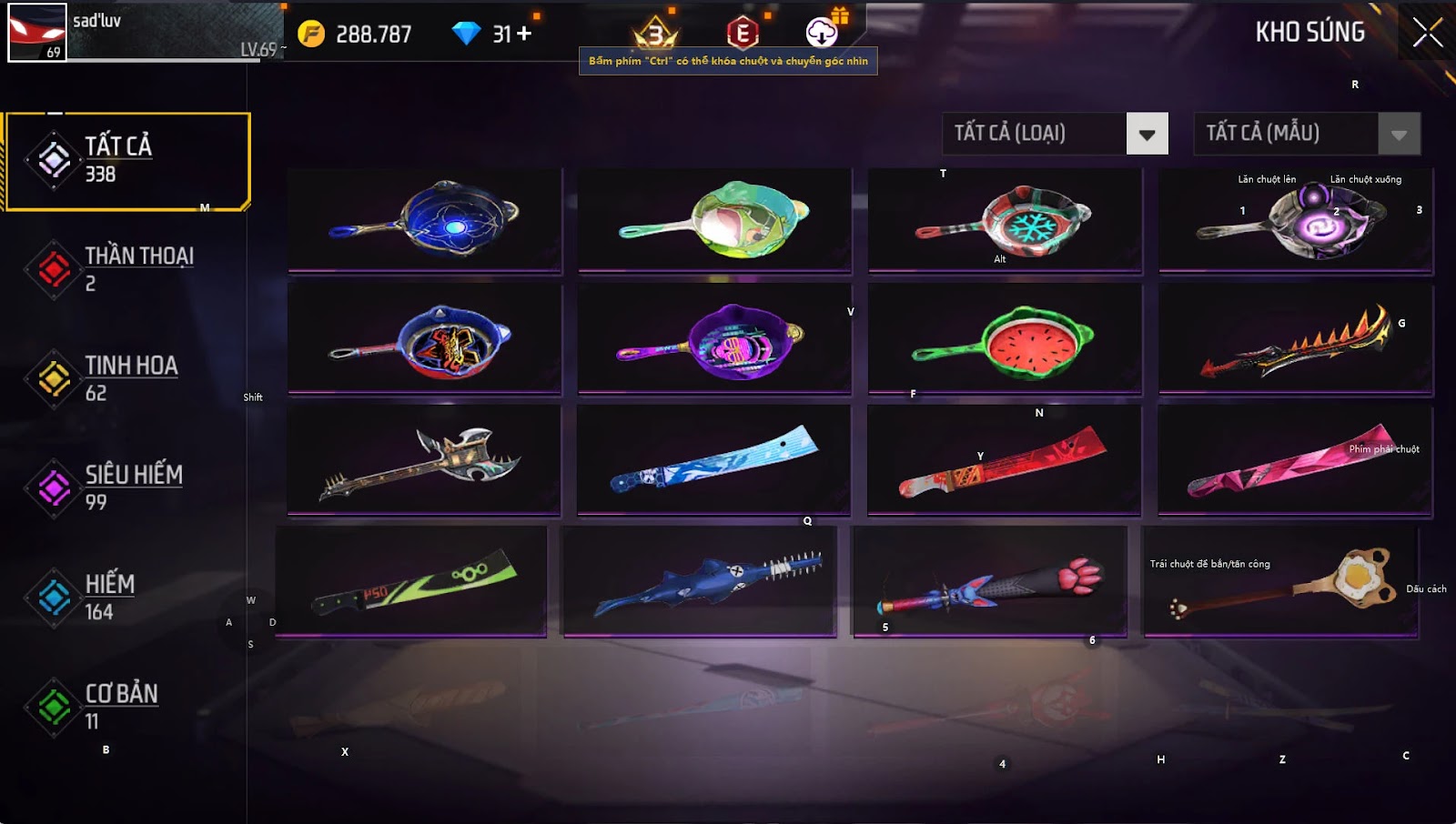Choose the snowflake pan skin
Viewport: 1456px width, 824px height.
pos(1004,219)
